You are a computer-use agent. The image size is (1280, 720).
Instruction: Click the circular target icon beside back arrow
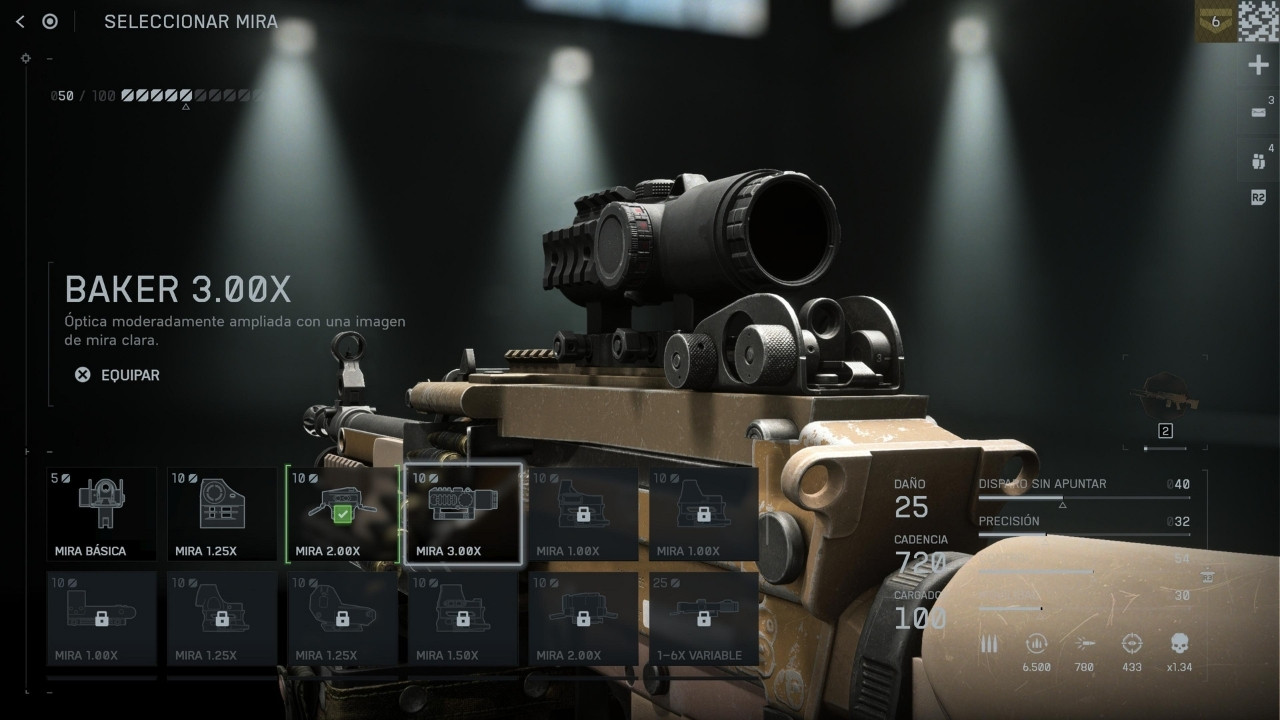click(x=50, y=22)
